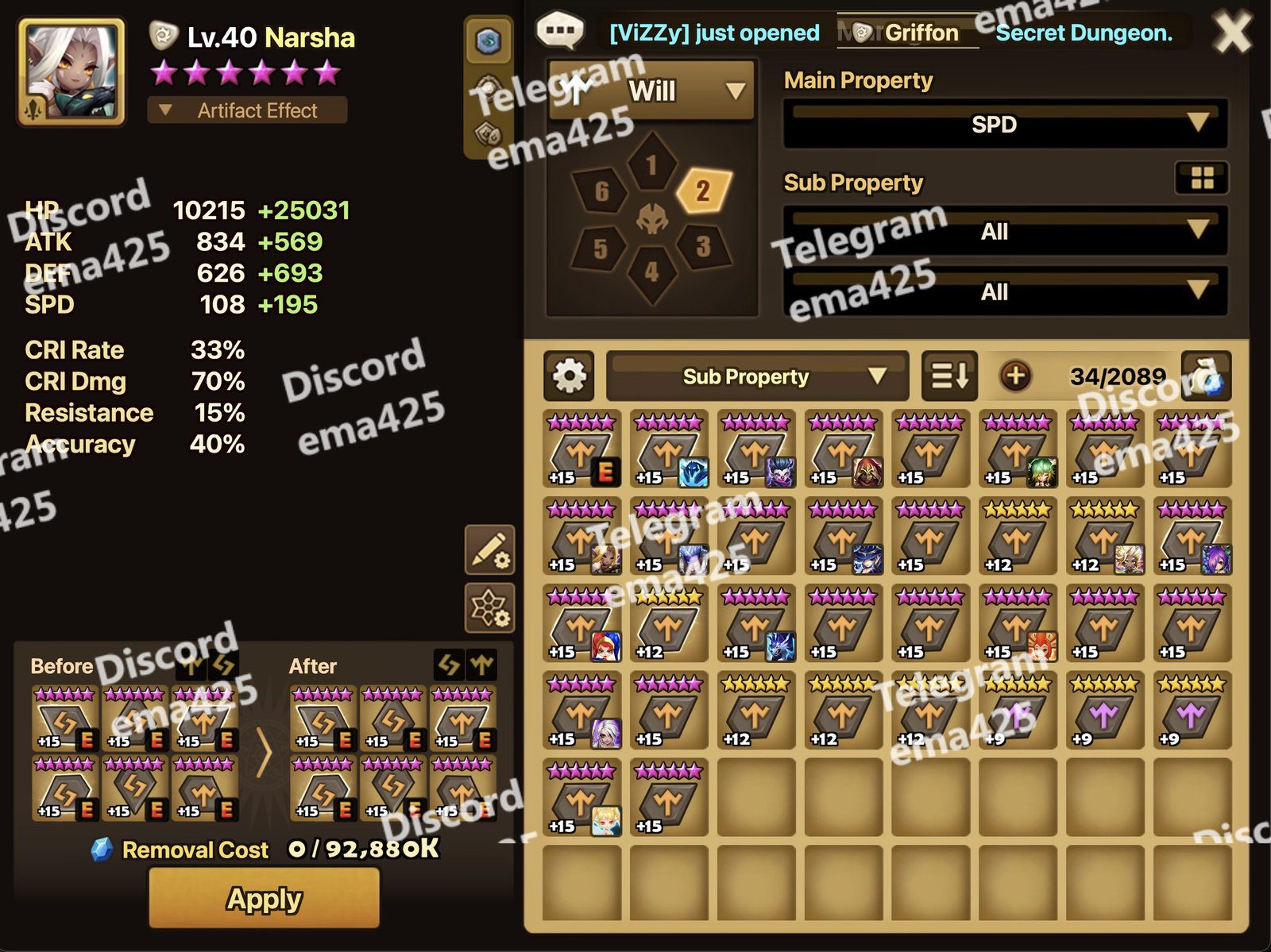Open the Will rune set dropdown

click(x=651, y=91)
